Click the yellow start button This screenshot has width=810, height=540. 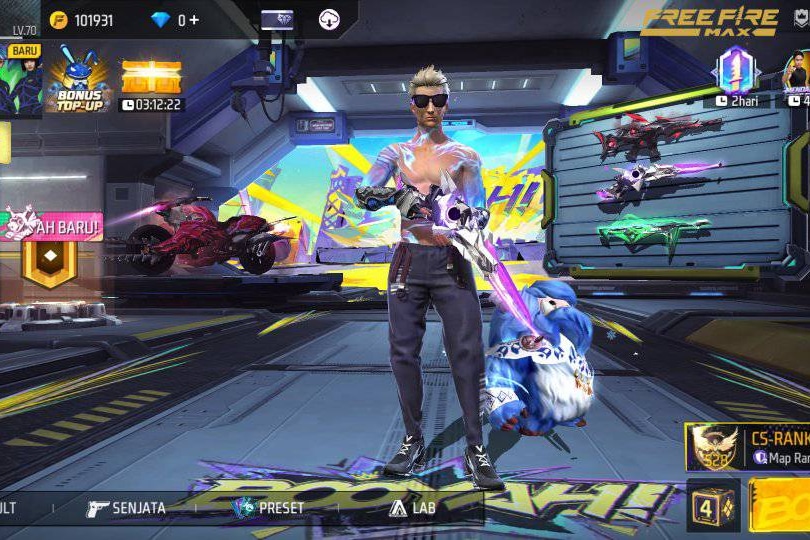click(x=780, y=505)
